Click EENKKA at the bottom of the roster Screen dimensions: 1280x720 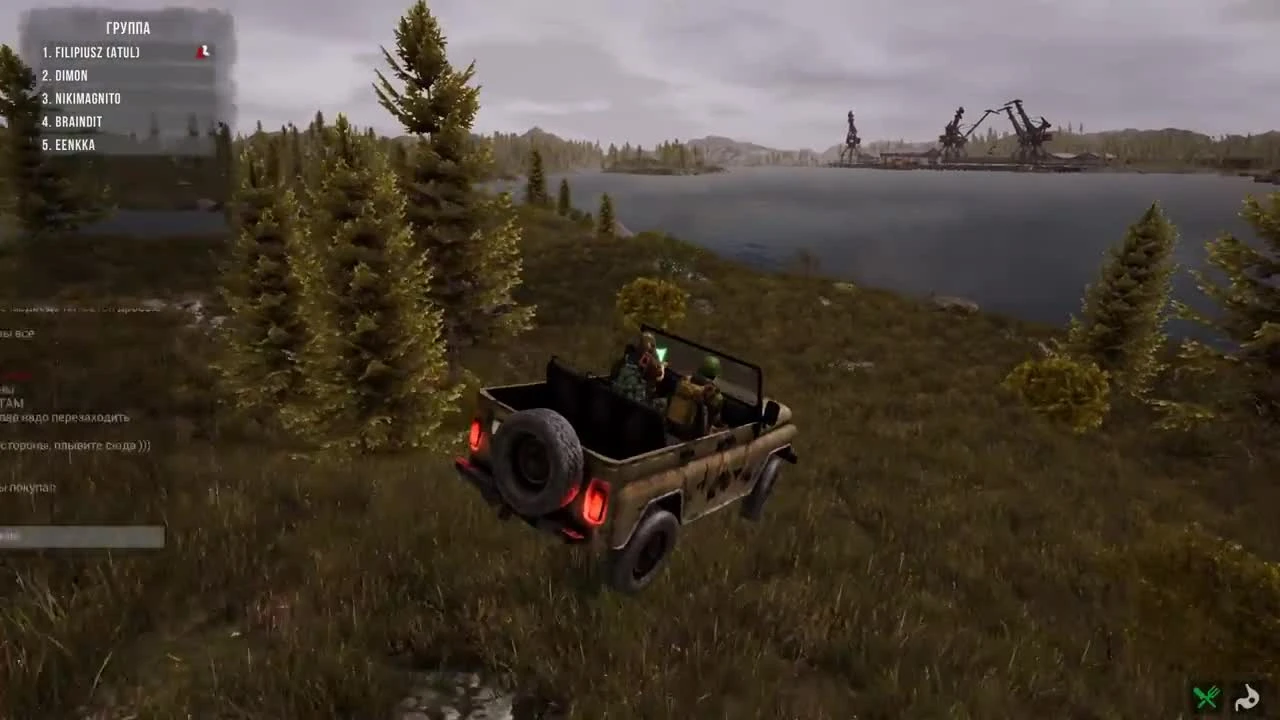click(69, 144)
